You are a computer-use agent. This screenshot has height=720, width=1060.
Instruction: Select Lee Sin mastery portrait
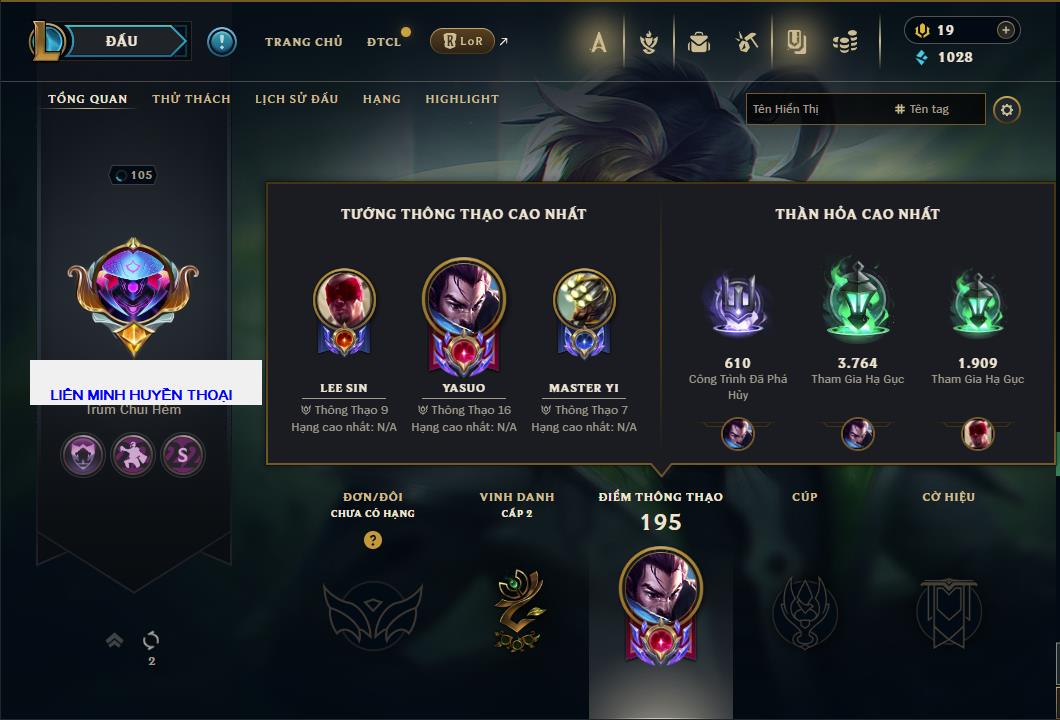pyautogui.click(x=344, y=301)
